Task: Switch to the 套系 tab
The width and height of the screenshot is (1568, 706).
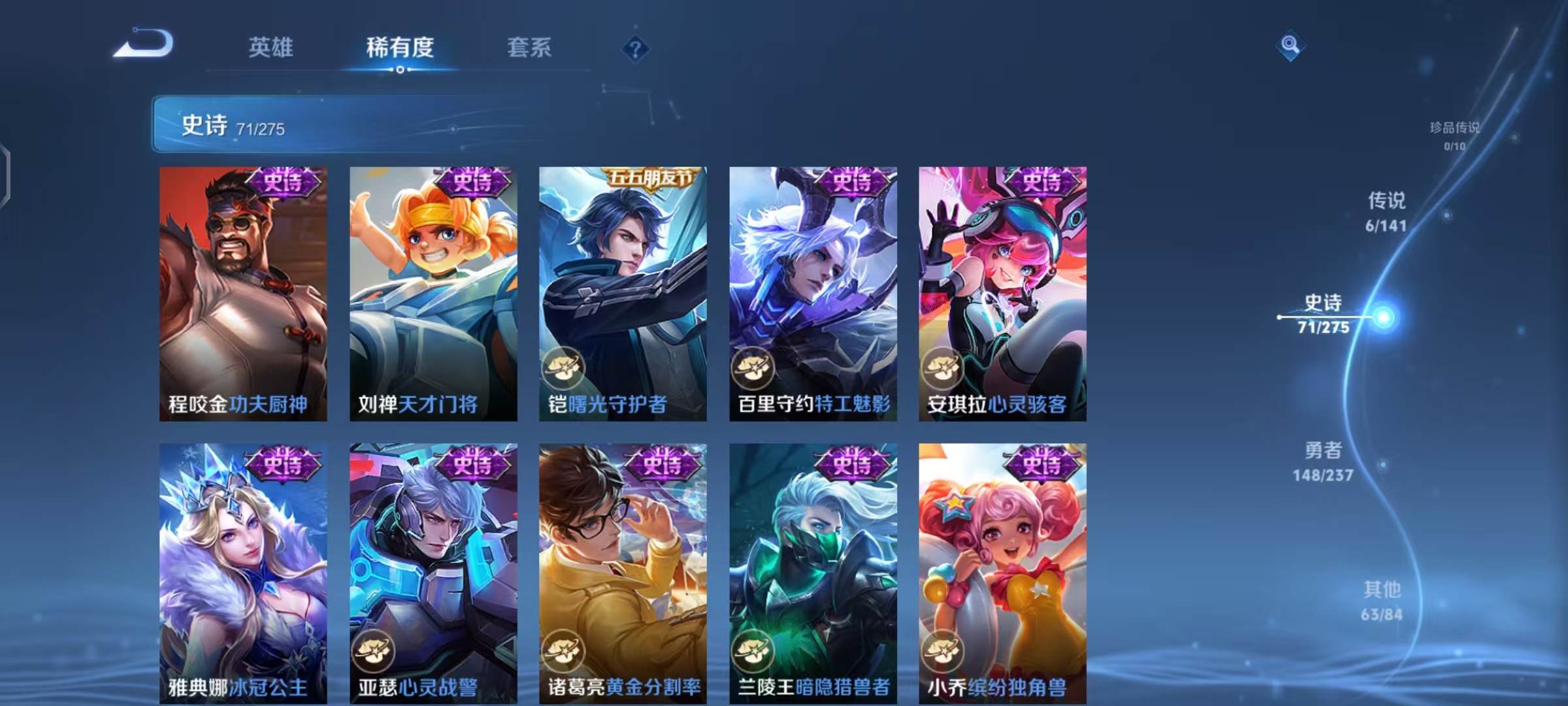Action: pyautogui.click(x=530, y=46)
